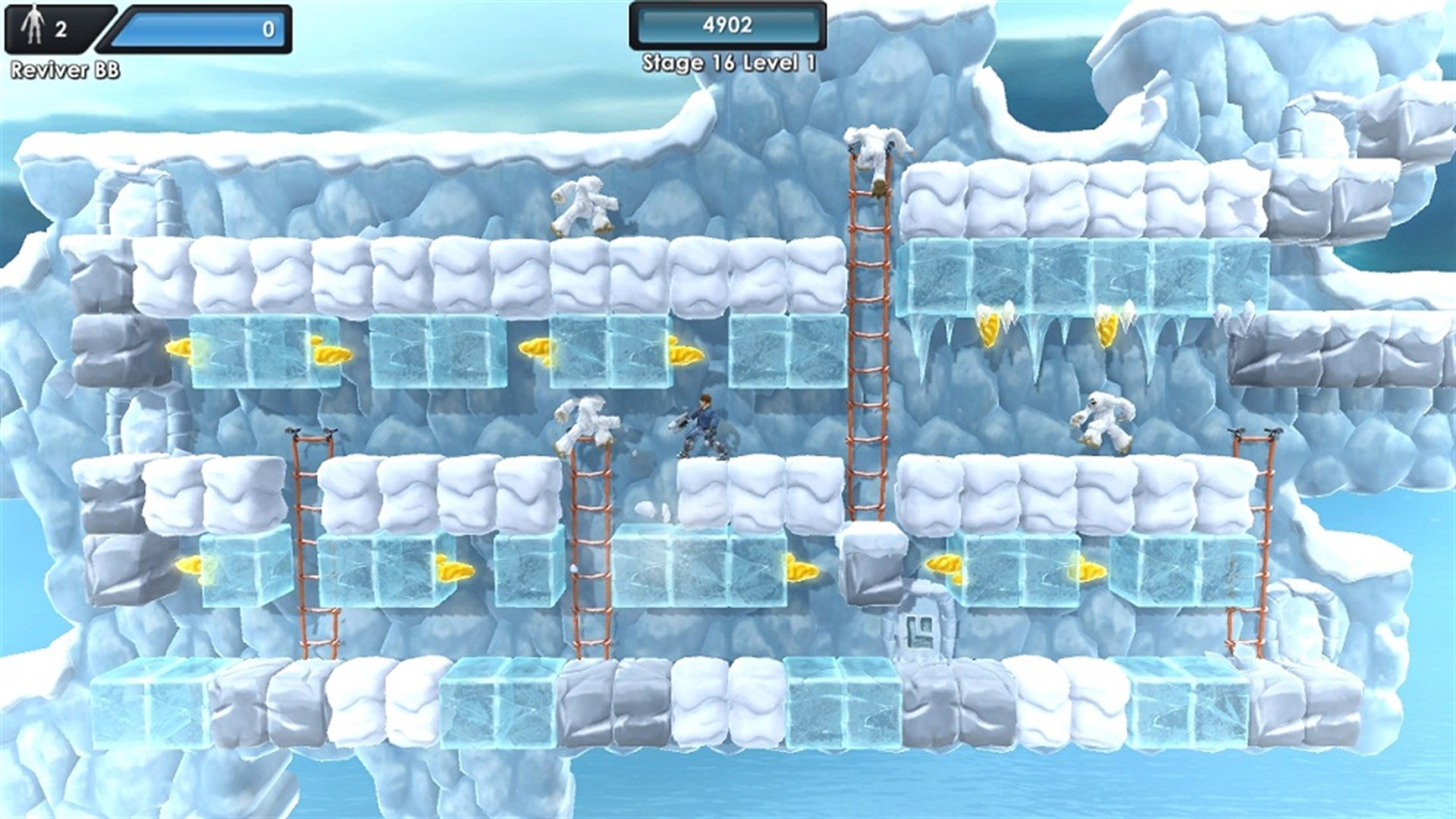Viewport: 1456px width, 819px height.
Task: Select the yeti beside the player character
Action: pos(588,421)
